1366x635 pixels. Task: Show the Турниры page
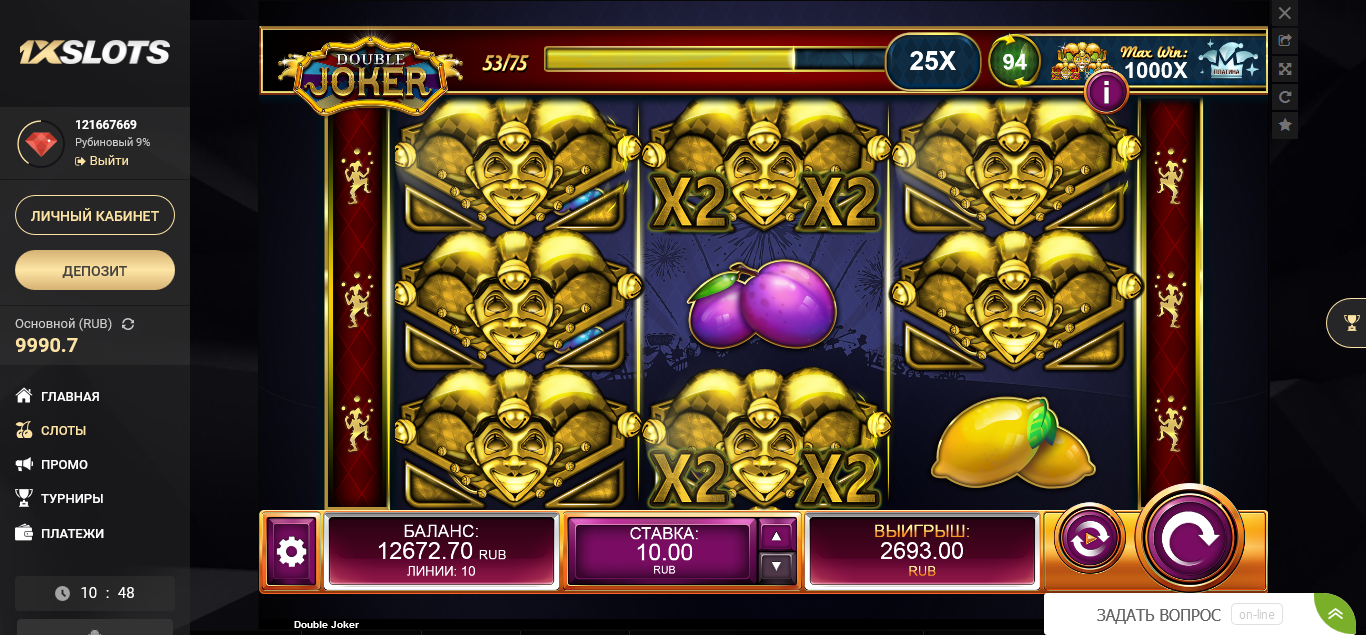71,498
